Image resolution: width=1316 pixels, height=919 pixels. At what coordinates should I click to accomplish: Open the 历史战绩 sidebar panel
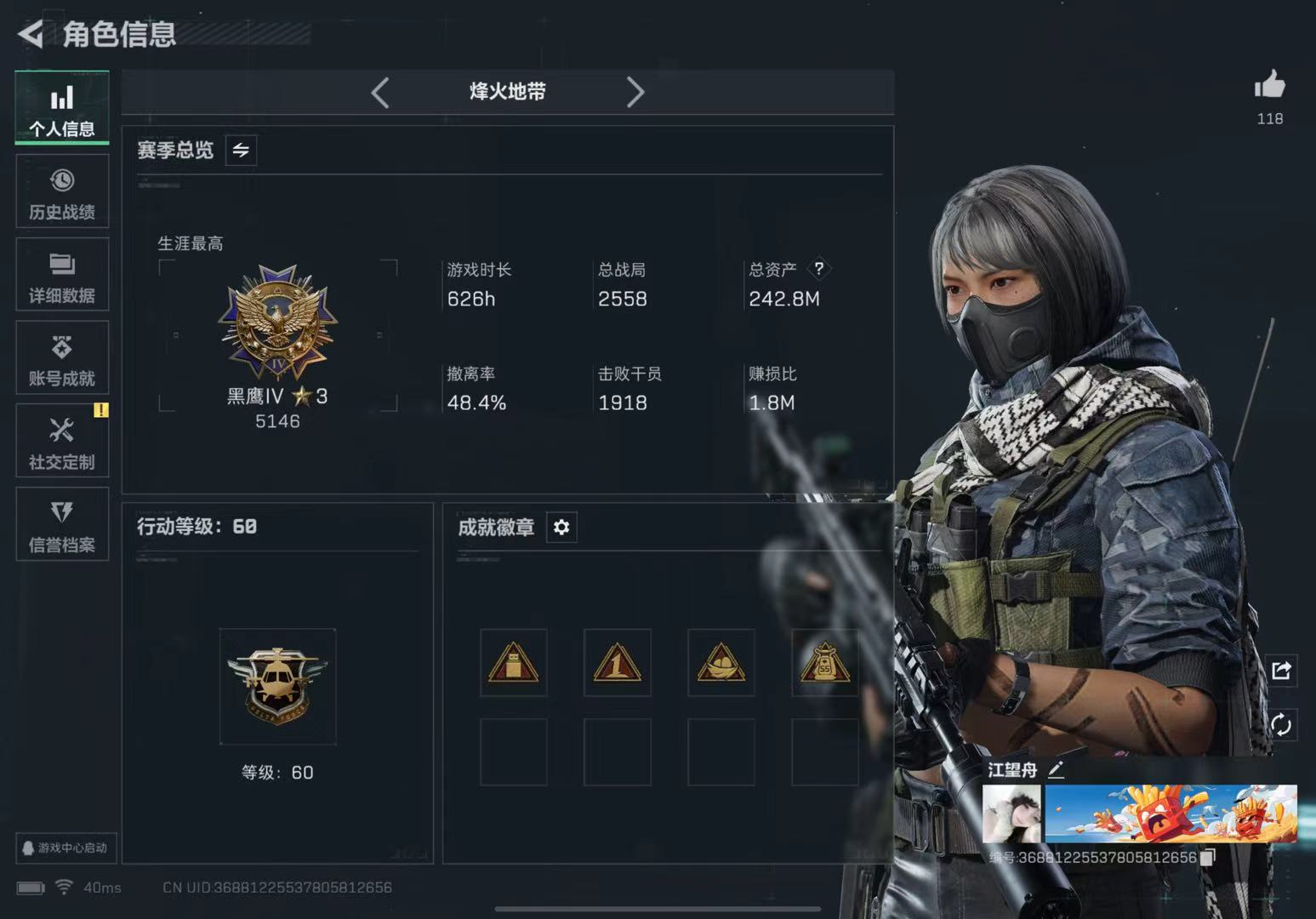point(61,191)
